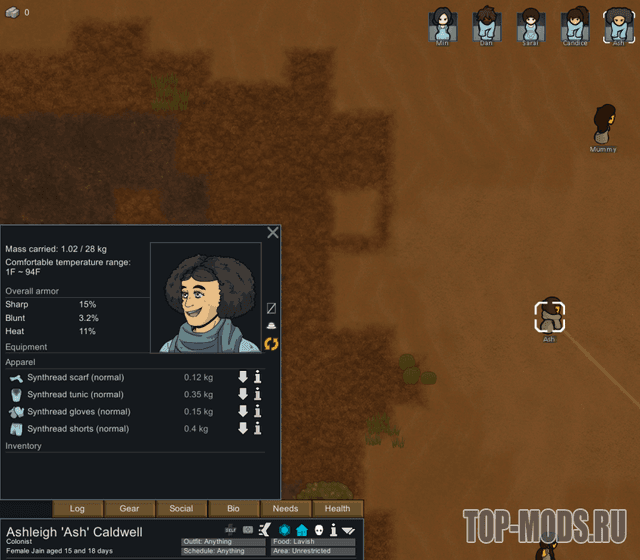
Task: Drop the Synthread tunic
Action: pyautogui.click(x=242, y=394)
